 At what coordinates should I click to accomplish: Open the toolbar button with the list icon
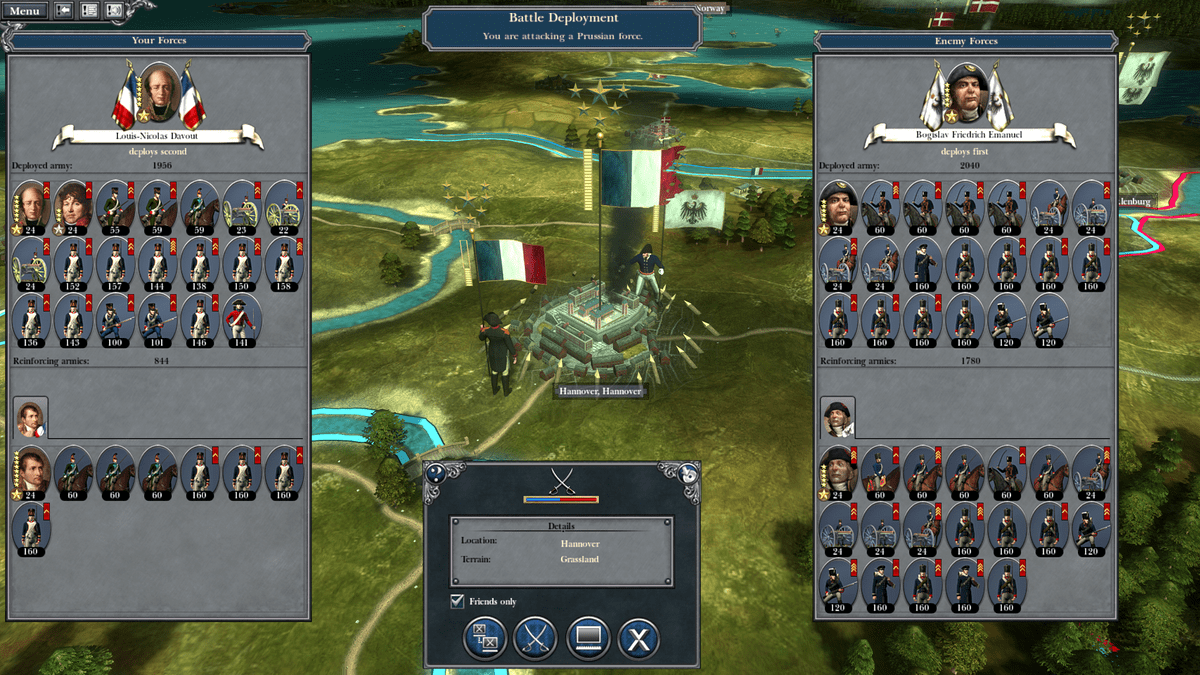tap(89, 11)
